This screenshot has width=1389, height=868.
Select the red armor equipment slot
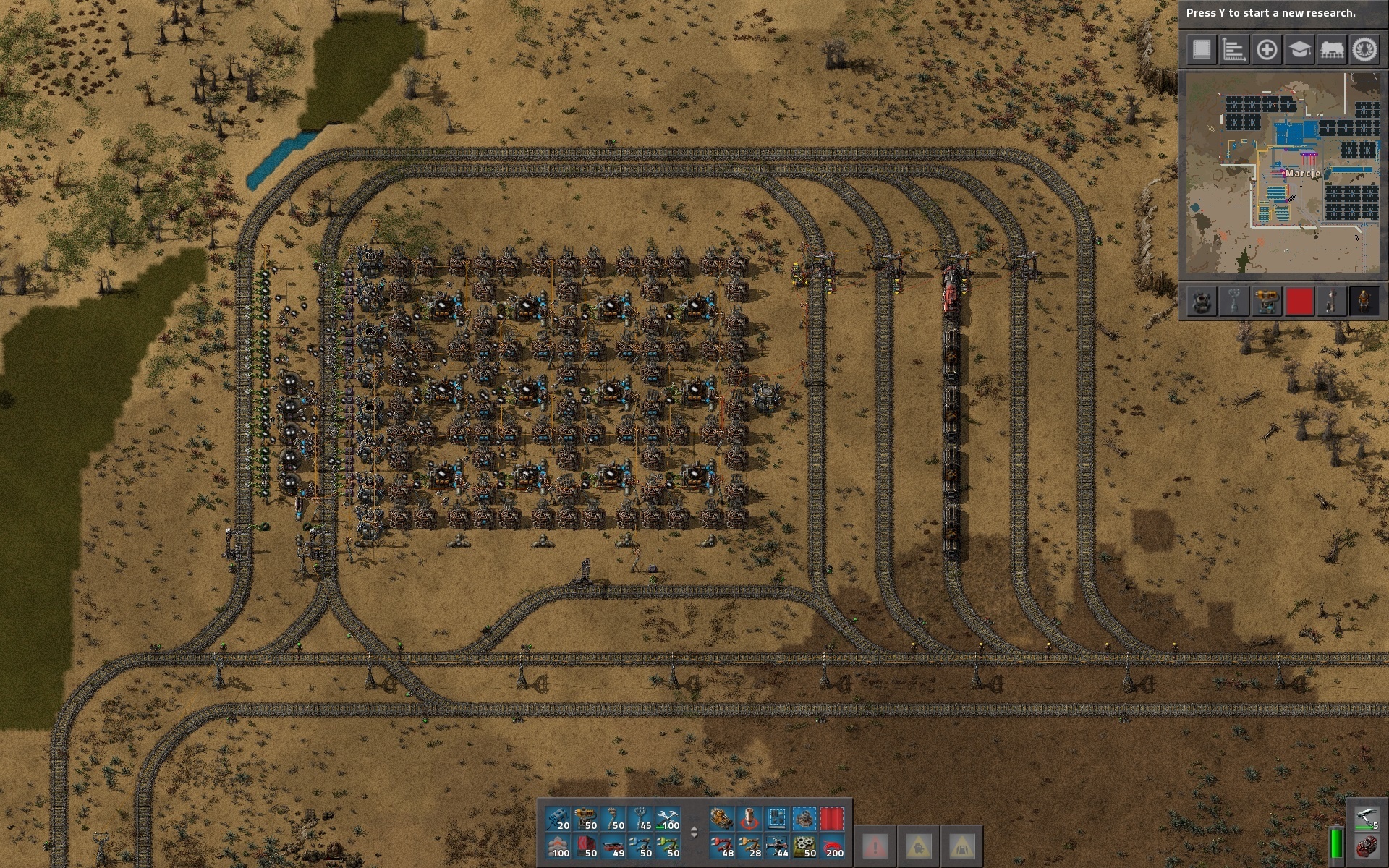[x=1366, y=846]
